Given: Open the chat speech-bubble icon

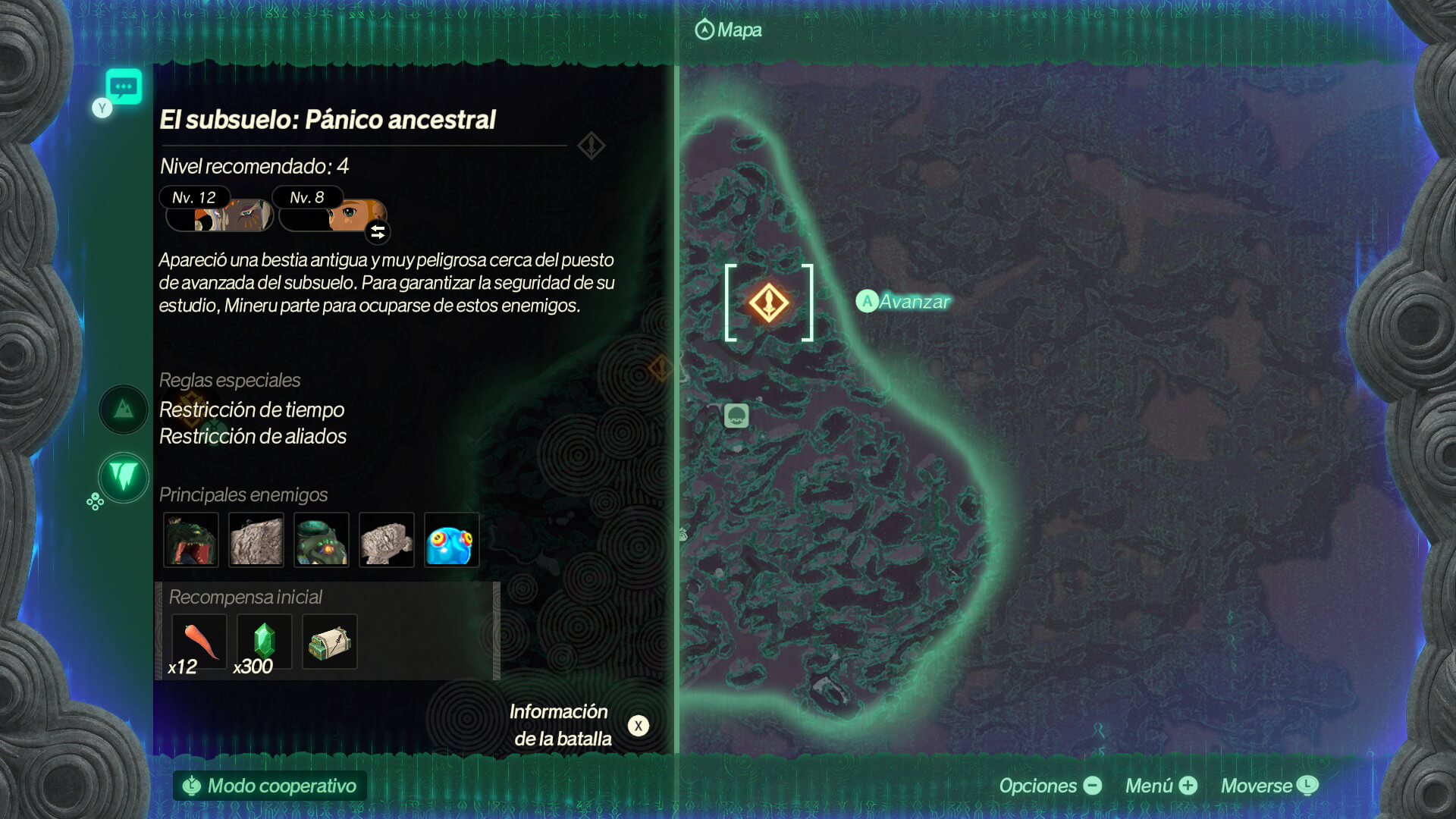Looking at the screenshot, I should point(124,86).
